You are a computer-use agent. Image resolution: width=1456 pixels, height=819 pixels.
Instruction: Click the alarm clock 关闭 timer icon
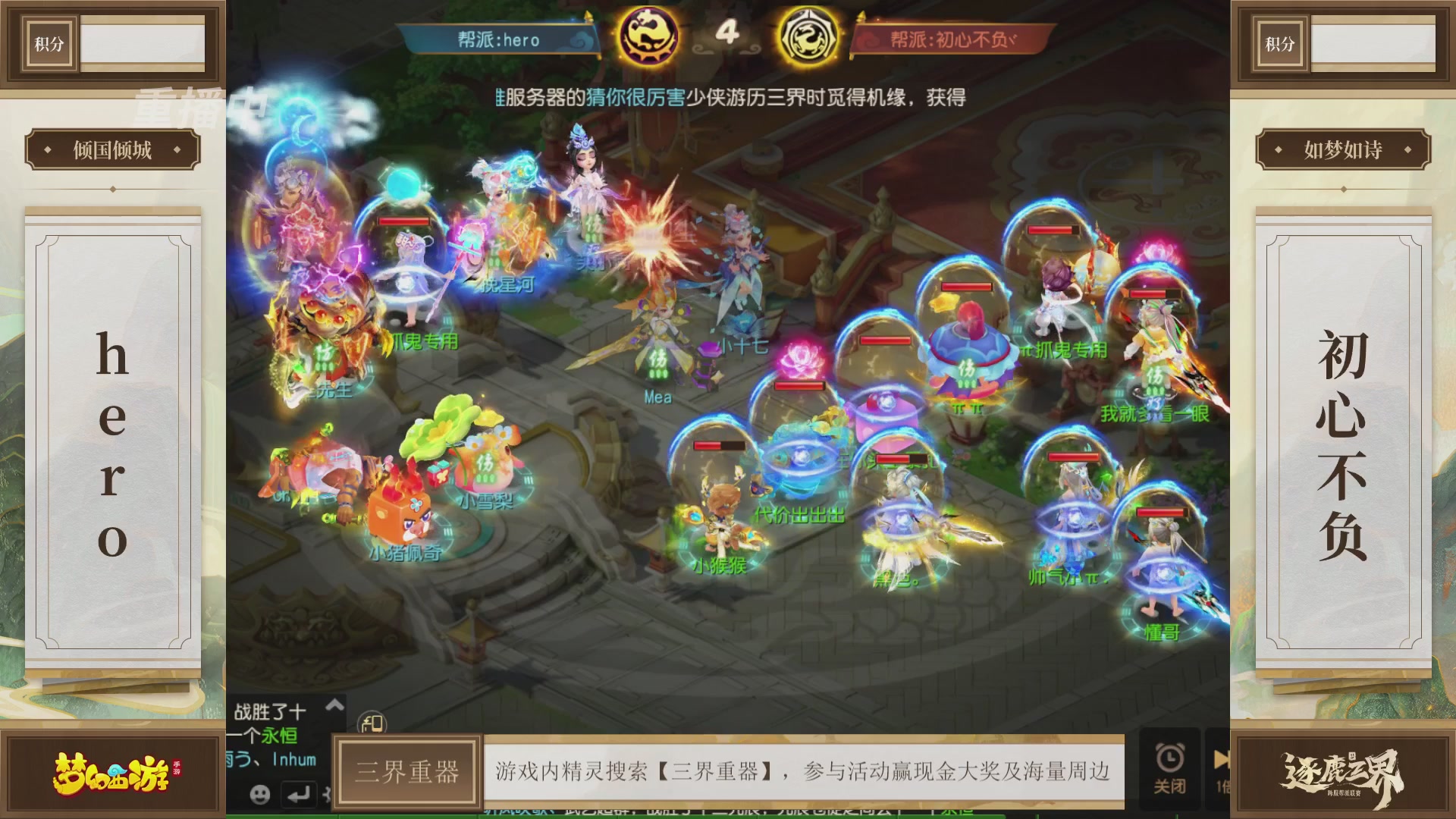point(1171,766)
